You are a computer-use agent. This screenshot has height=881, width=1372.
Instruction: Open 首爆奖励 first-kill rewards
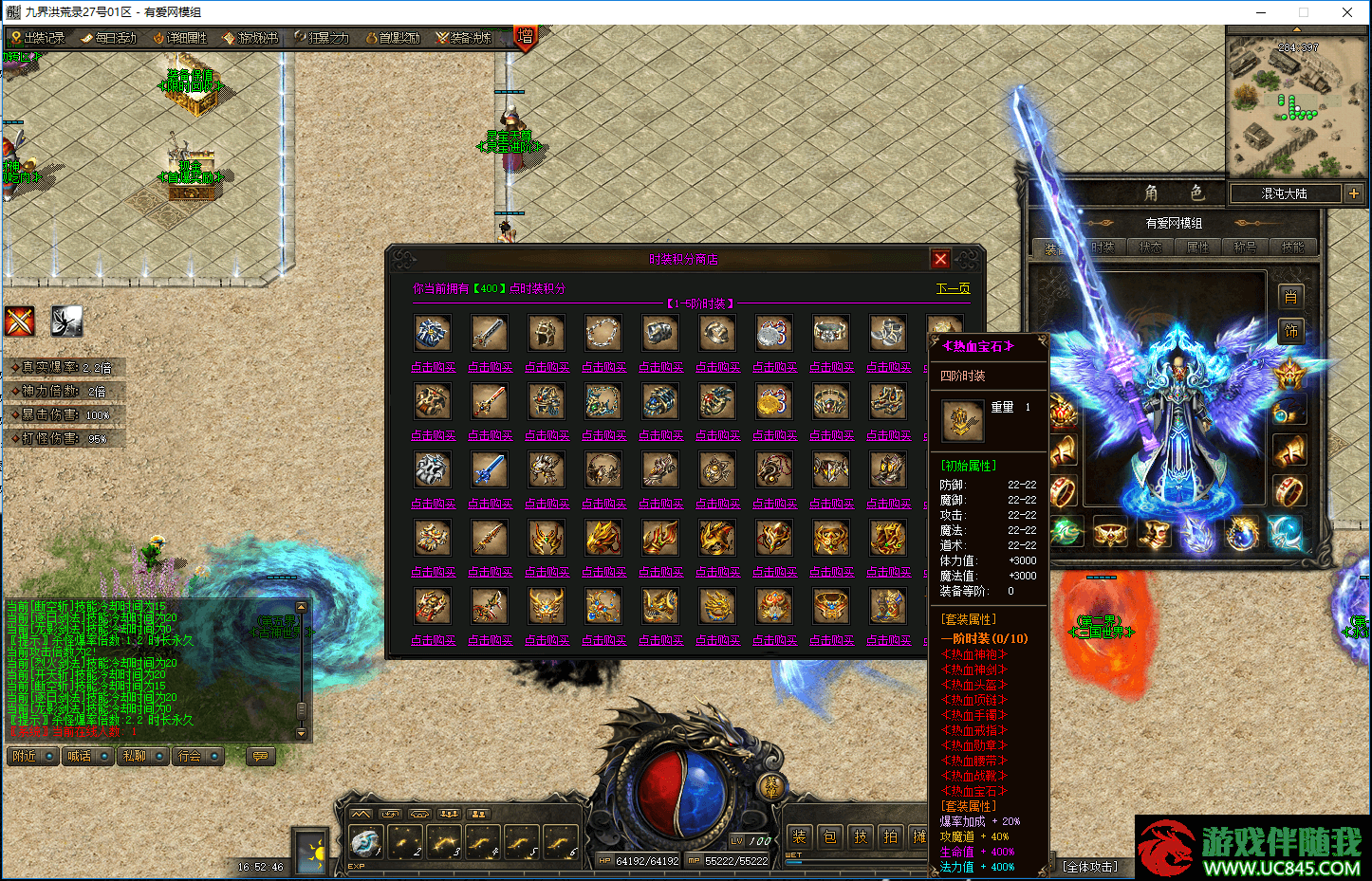[392, 38]
